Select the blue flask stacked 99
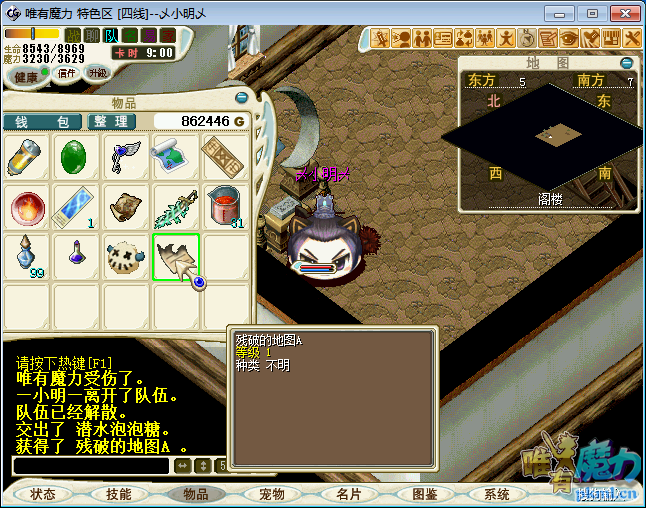The width and height of the screenshot is (646, 508). tap(27, 258)
